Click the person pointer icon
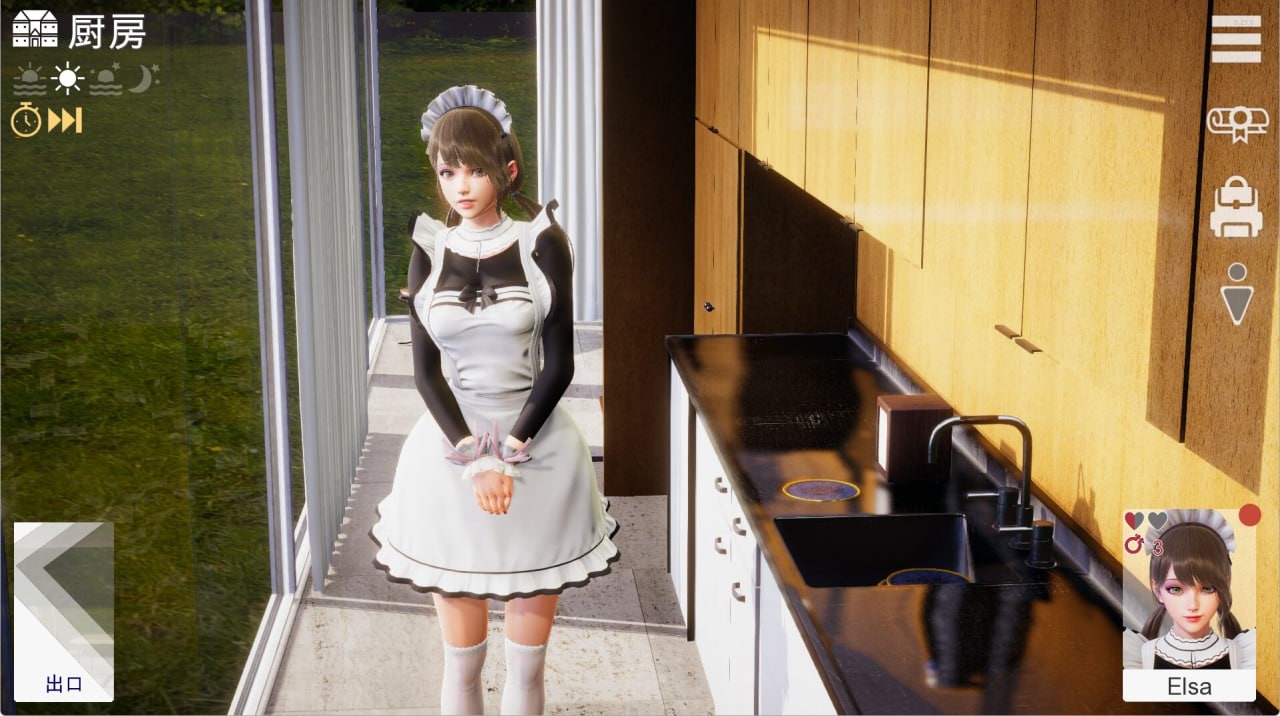Screen dimensions: 1280x716 pos(1237,292)
